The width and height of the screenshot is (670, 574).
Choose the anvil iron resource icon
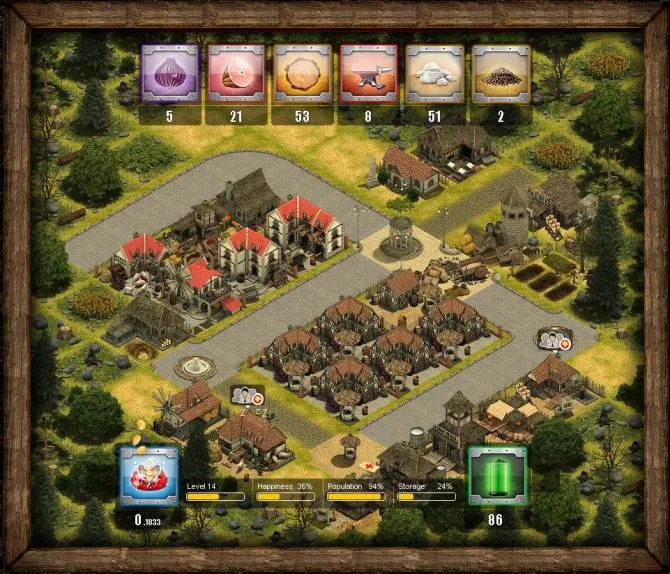click(368, 74)
